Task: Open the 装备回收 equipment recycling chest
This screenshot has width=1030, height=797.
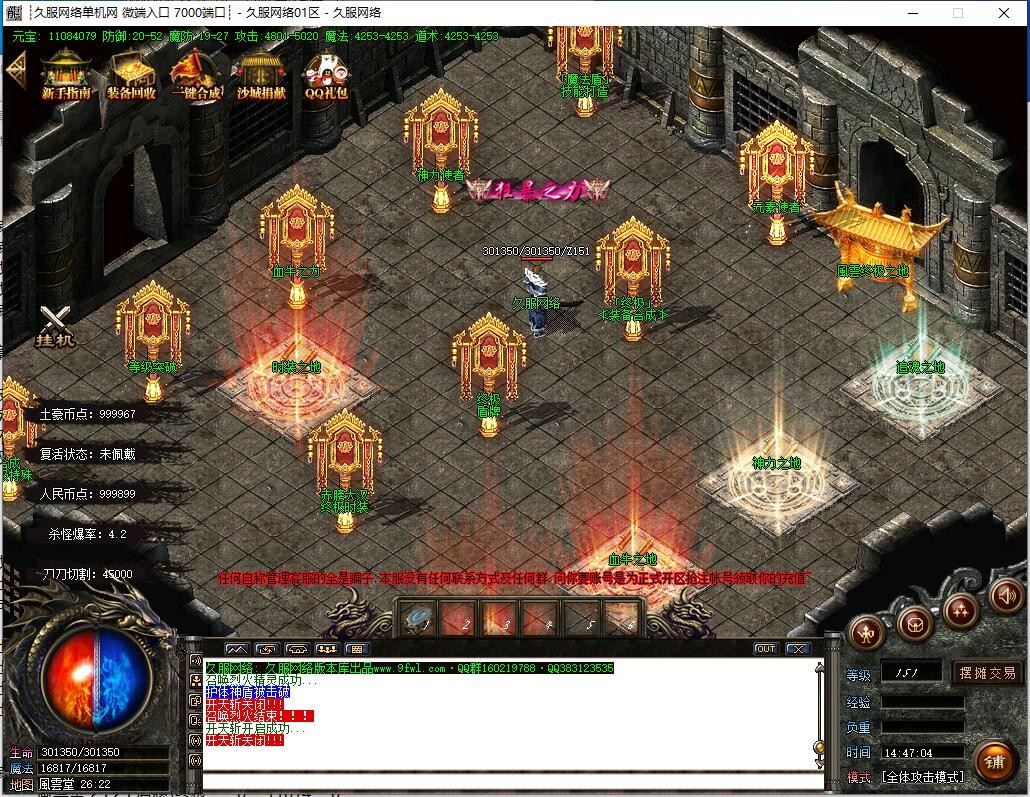Action: point(131,74)
